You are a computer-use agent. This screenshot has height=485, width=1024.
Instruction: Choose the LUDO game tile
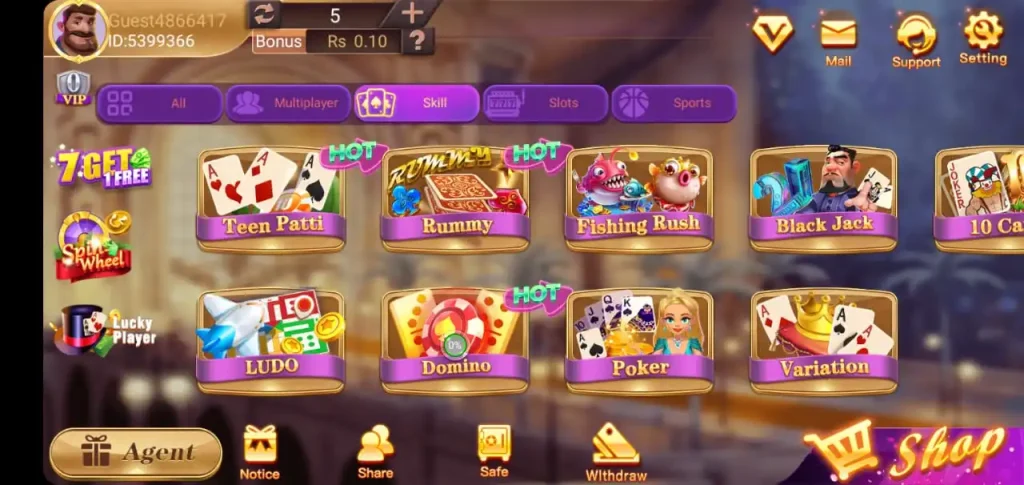(x=271, y=340)
